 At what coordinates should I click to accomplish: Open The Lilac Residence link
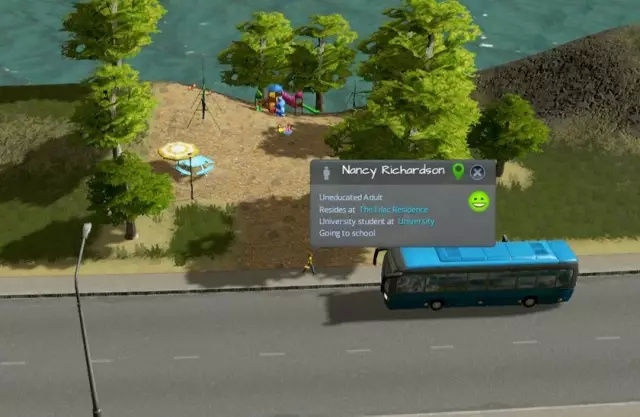point(393,210)
